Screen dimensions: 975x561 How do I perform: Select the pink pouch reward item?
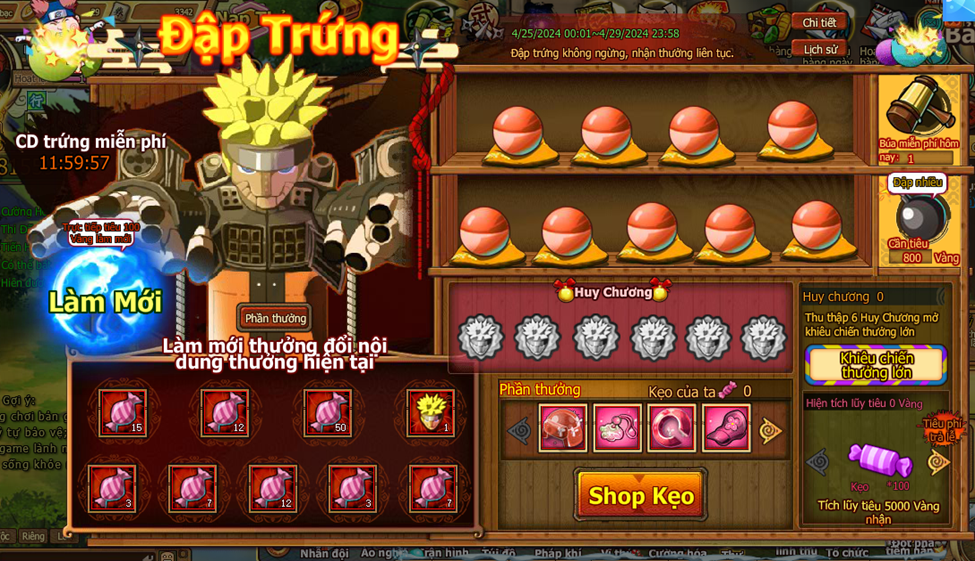tap(617, 428)
